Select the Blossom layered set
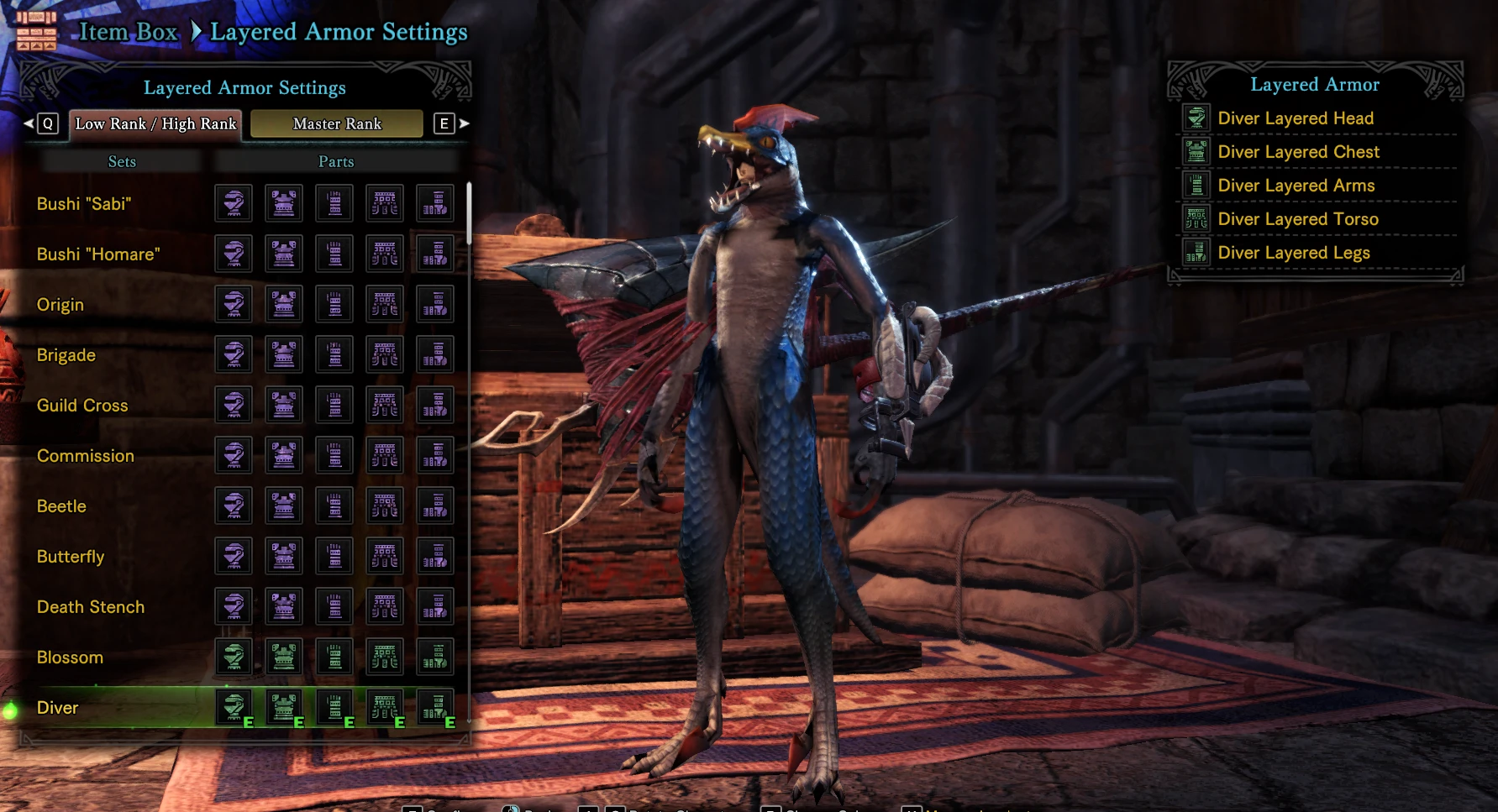1498x812 pixels. [x=70, y=657]
